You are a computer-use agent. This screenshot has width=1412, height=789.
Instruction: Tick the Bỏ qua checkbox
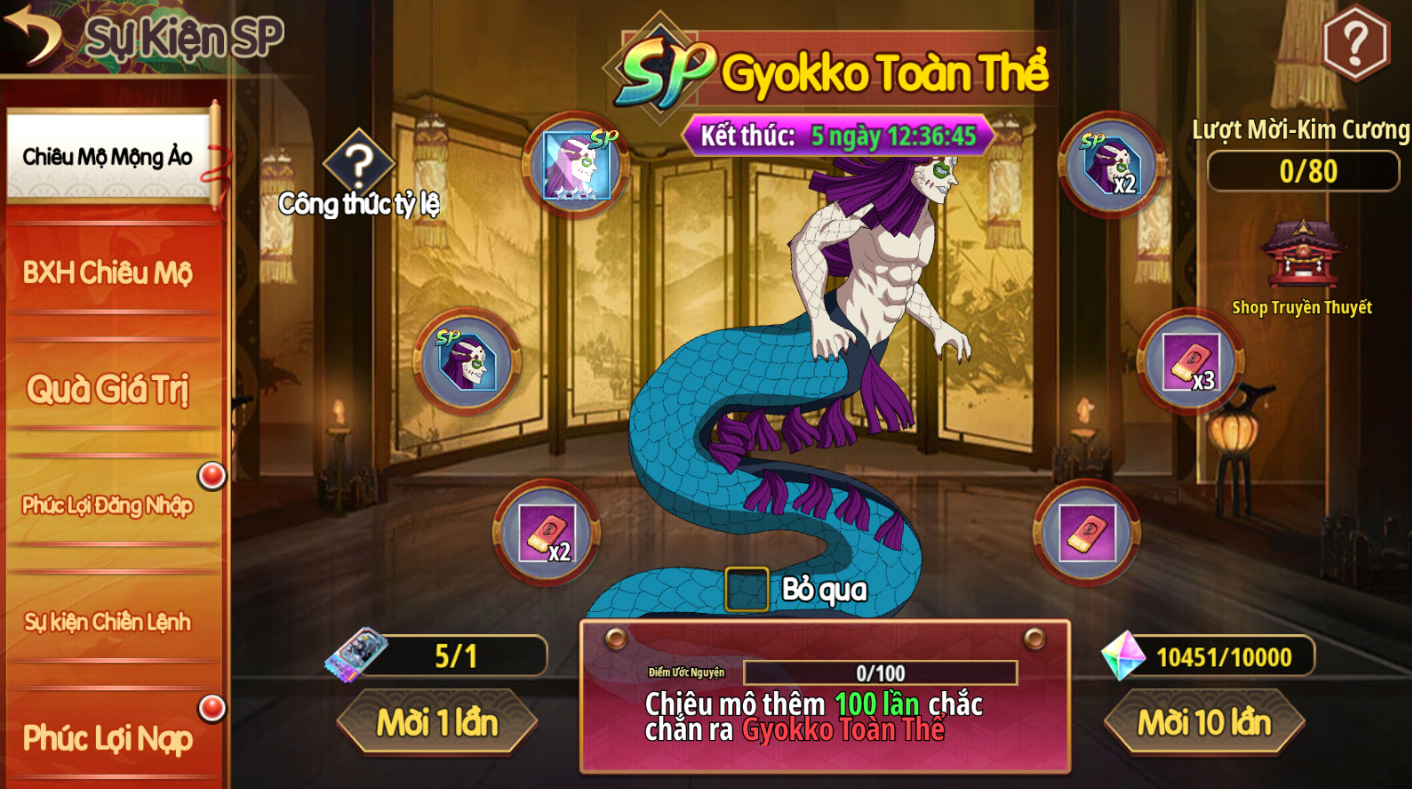click(746, 589)
